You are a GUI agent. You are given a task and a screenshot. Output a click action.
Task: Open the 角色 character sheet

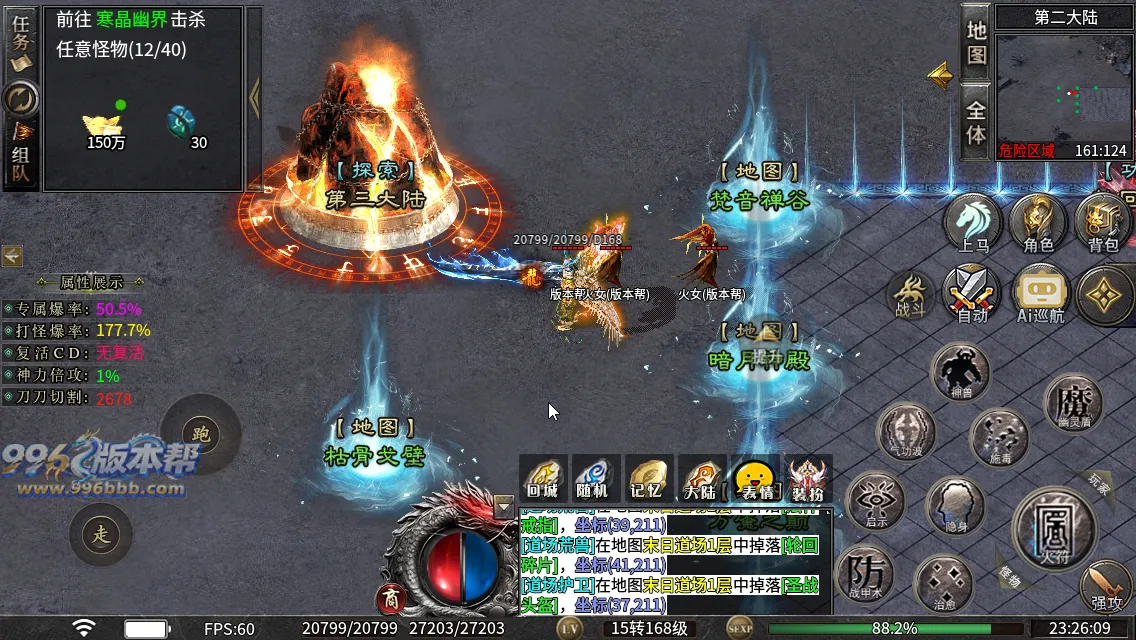tap(1038, 223)
